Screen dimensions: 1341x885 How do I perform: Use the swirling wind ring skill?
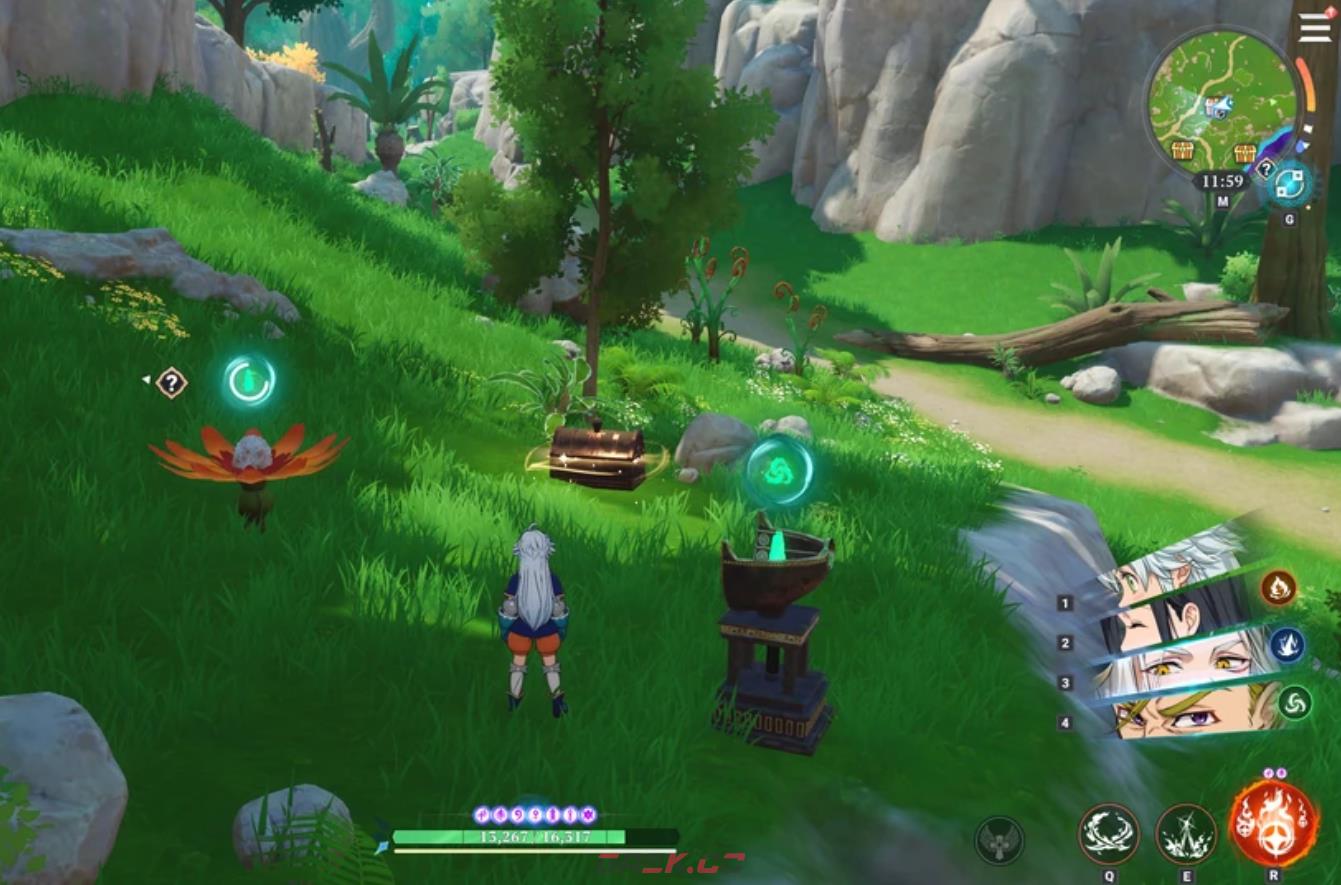click(x=1109, y=834)
